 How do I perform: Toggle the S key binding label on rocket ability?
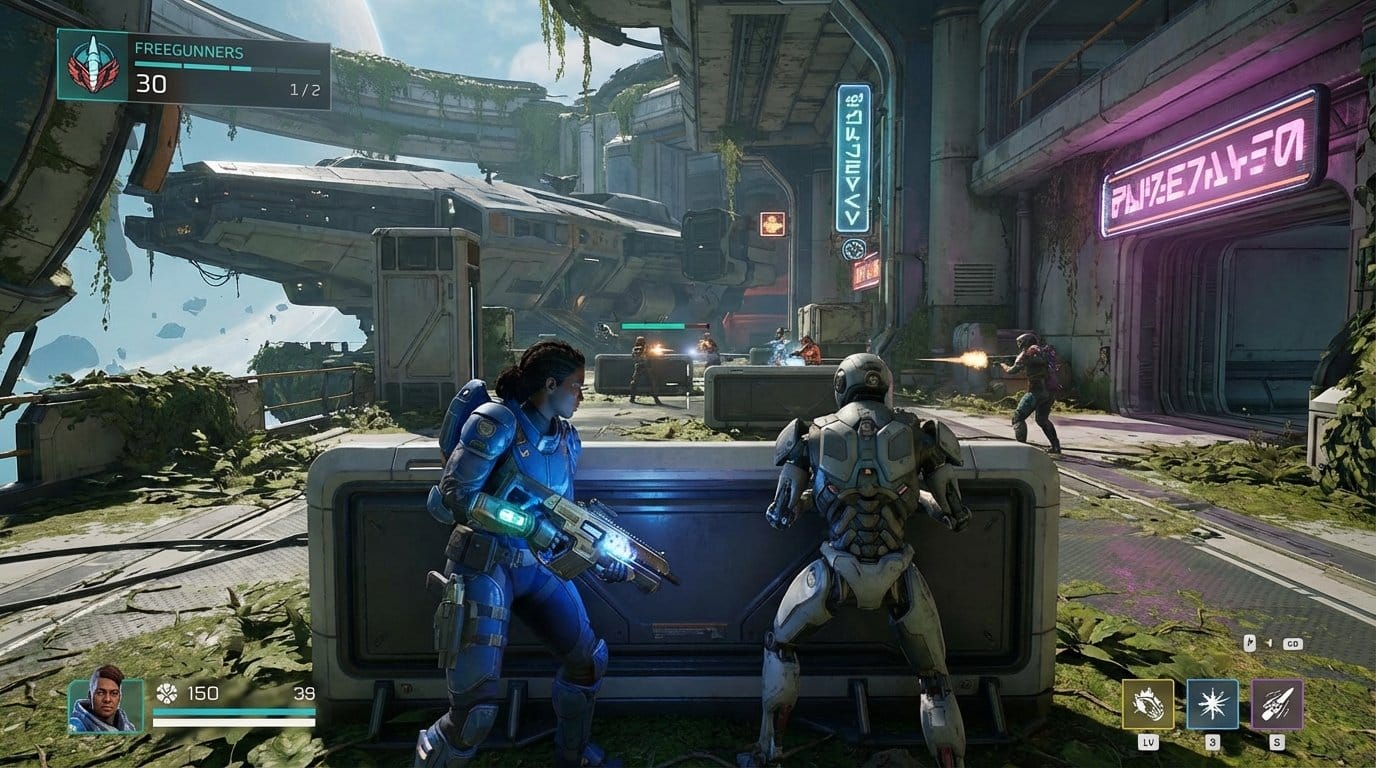(1278, 742)
